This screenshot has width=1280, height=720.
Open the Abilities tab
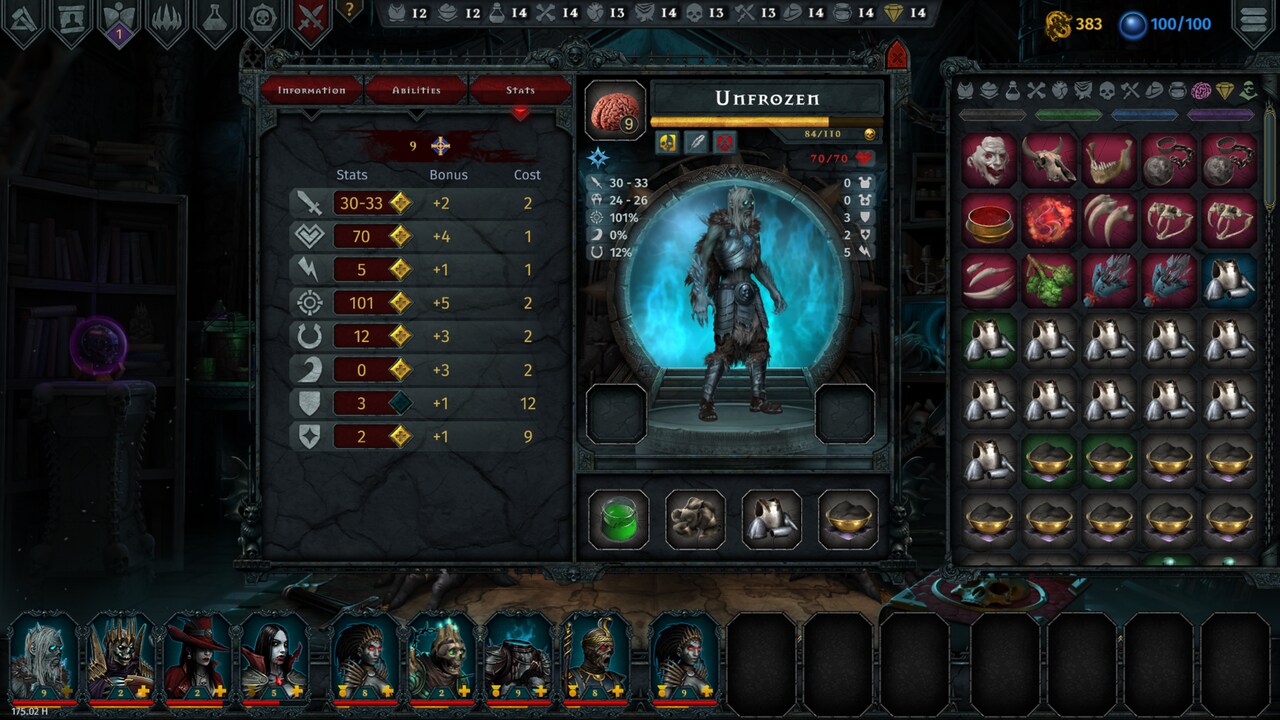[x=418, y=89]
